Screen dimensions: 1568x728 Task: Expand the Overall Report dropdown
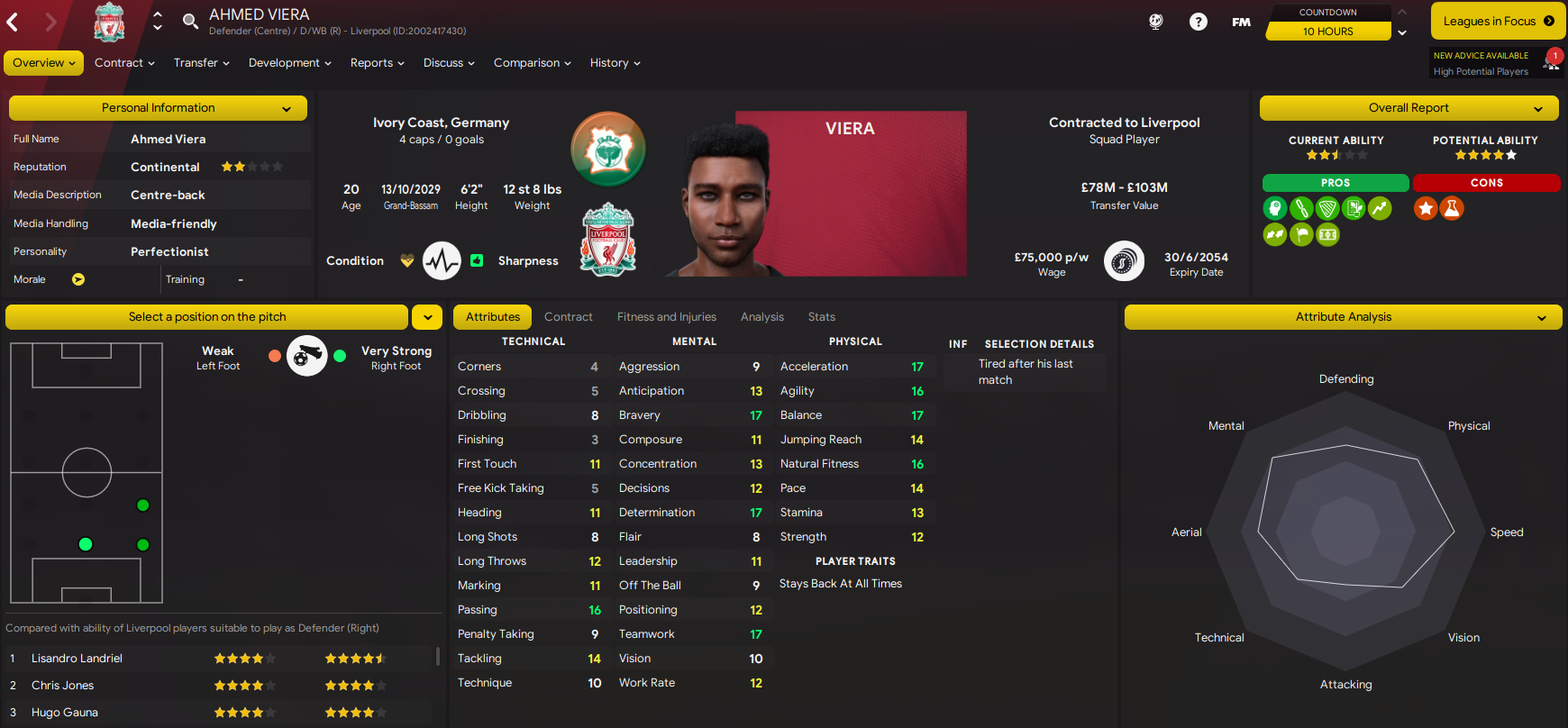coord(1409,108)
